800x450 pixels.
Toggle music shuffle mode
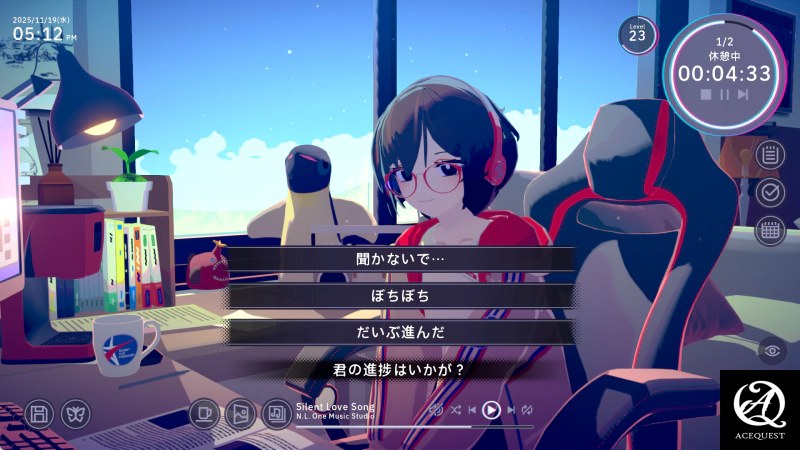click(x=456, y=410)
